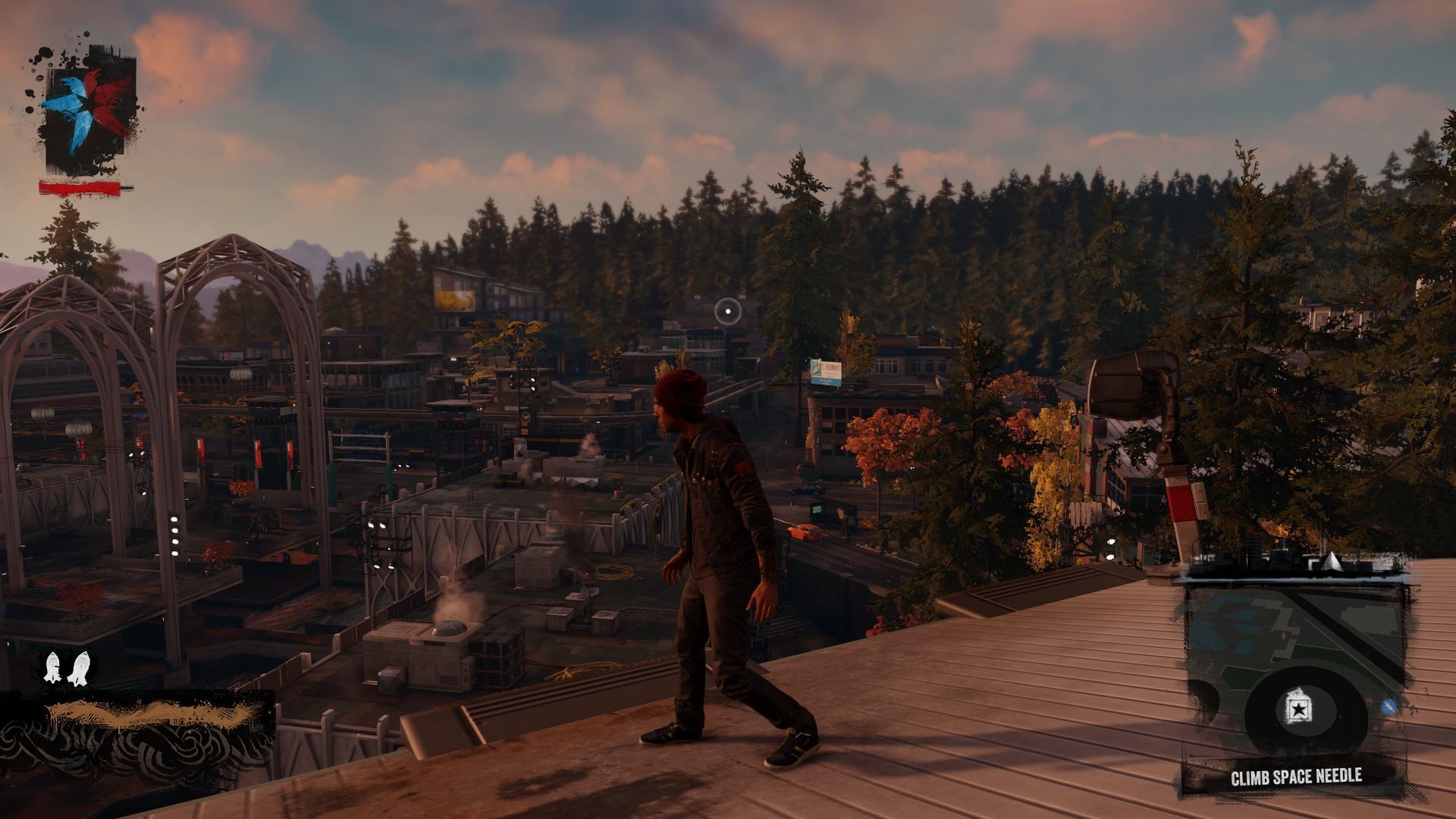Select the white rocket ammo icons
This screenshot has height=819, width=1456.
[x=65, y=667]
